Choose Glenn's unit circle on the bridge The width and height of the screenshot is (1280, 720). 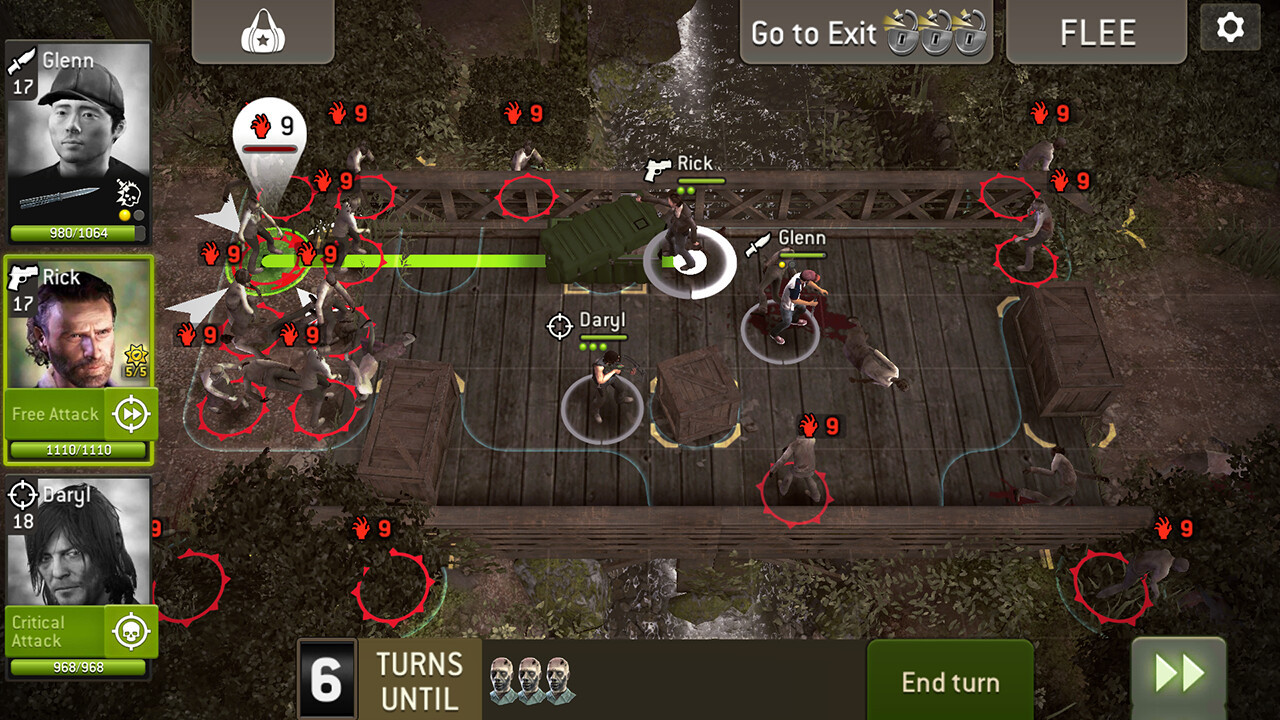[x=781, y=330]
